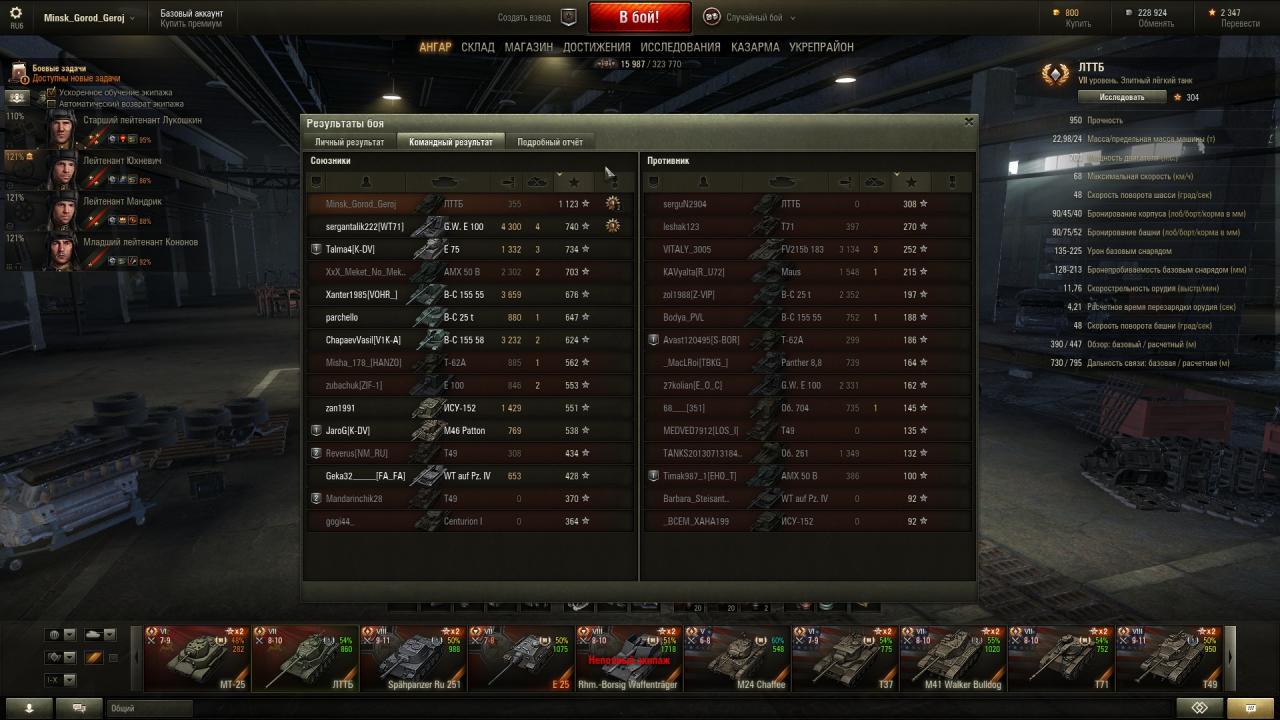Open the УКРЕПРАЙОН menu

pyautogui.click(x=821, y=47)
